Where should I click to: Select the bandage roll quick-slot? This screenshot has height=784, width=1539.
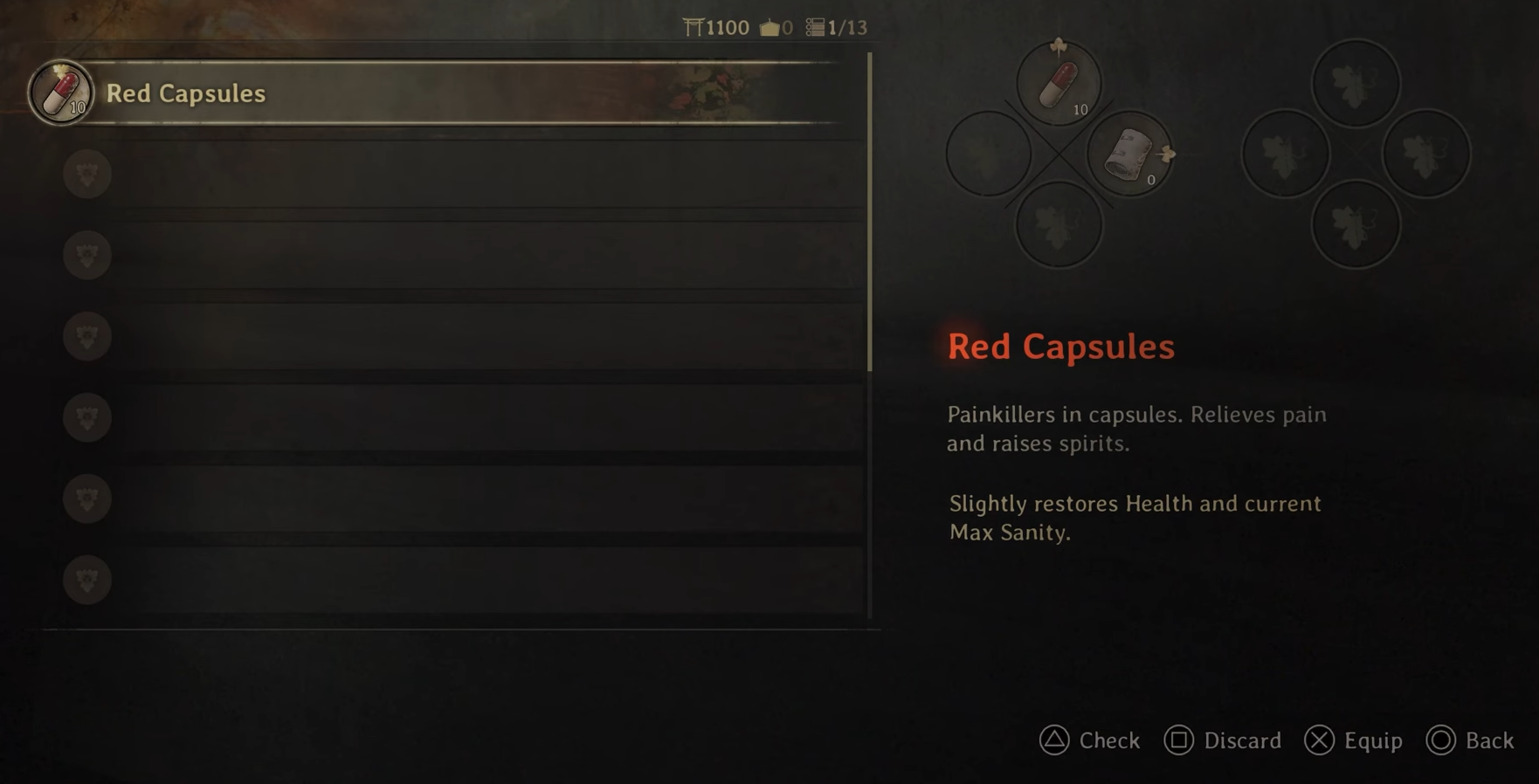click(1129, 155)
